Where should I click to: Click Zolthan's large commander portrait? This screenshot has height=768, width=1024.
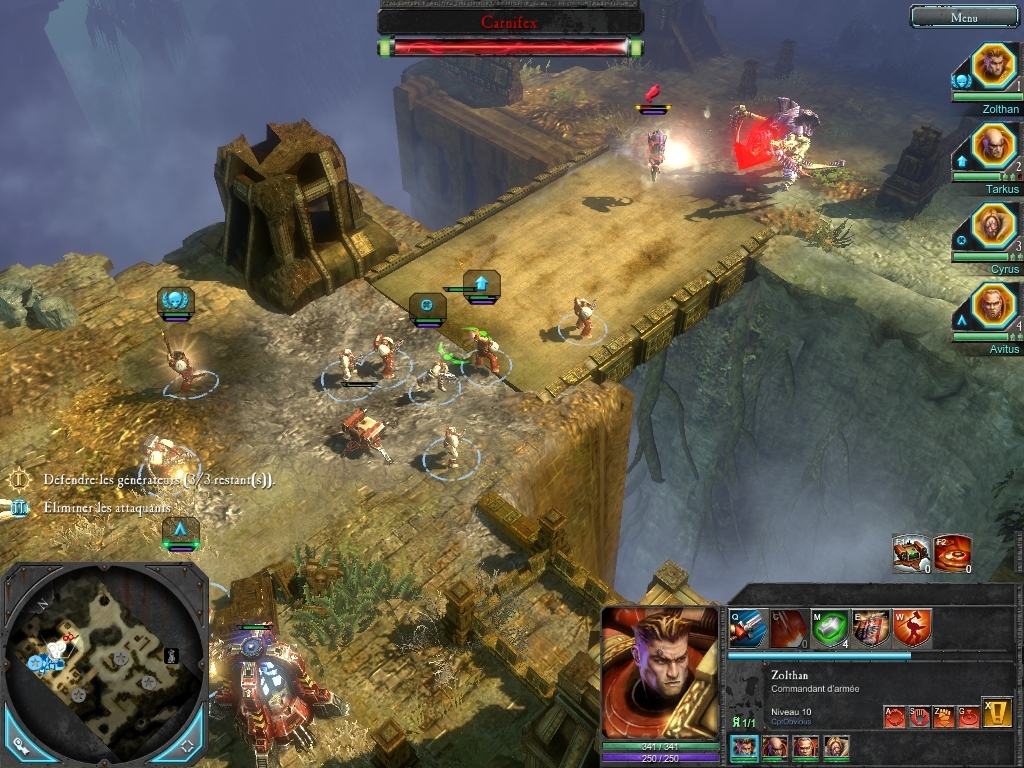(659, 672)
